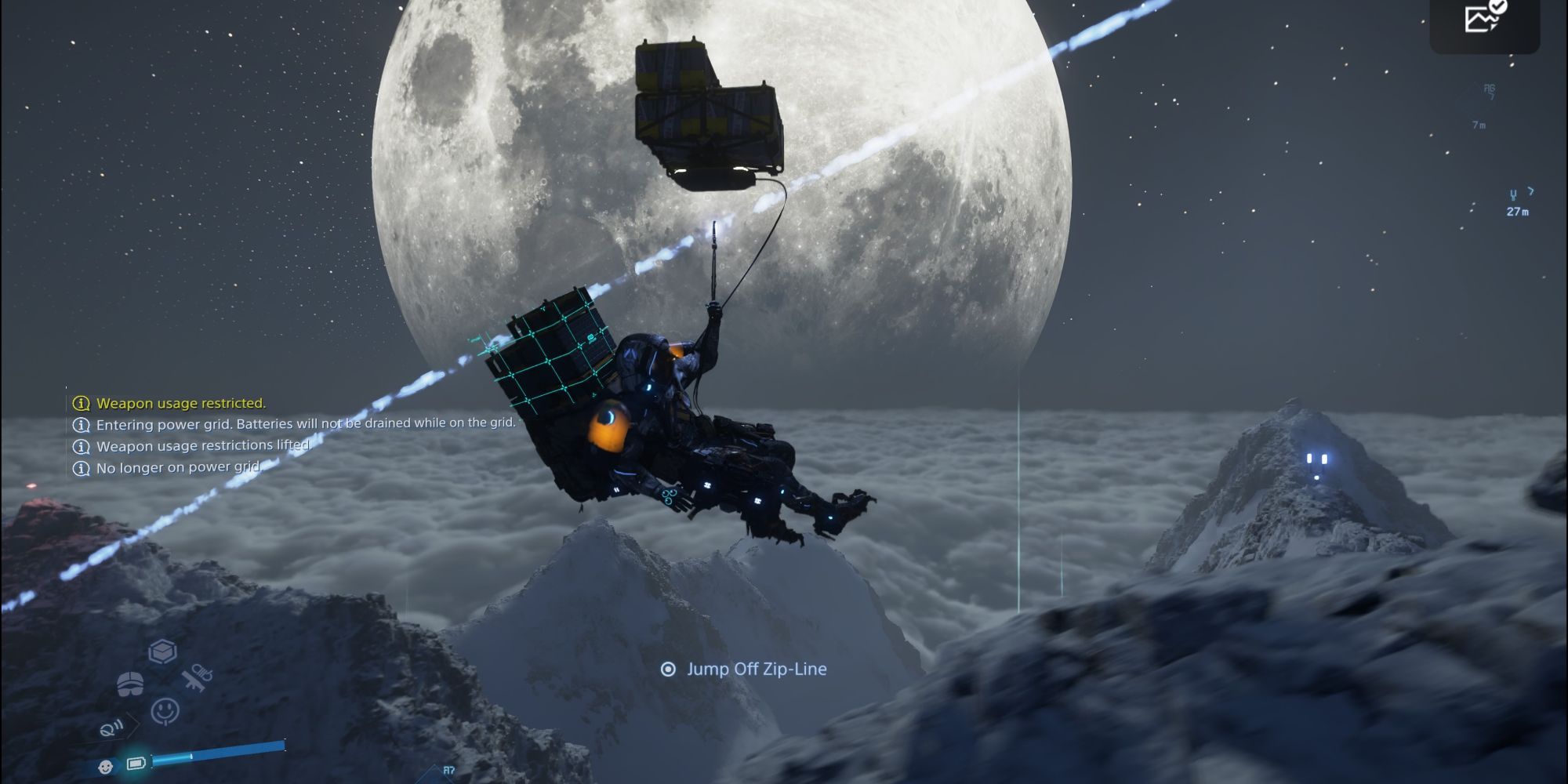Select the battery icon

[136, 763]
